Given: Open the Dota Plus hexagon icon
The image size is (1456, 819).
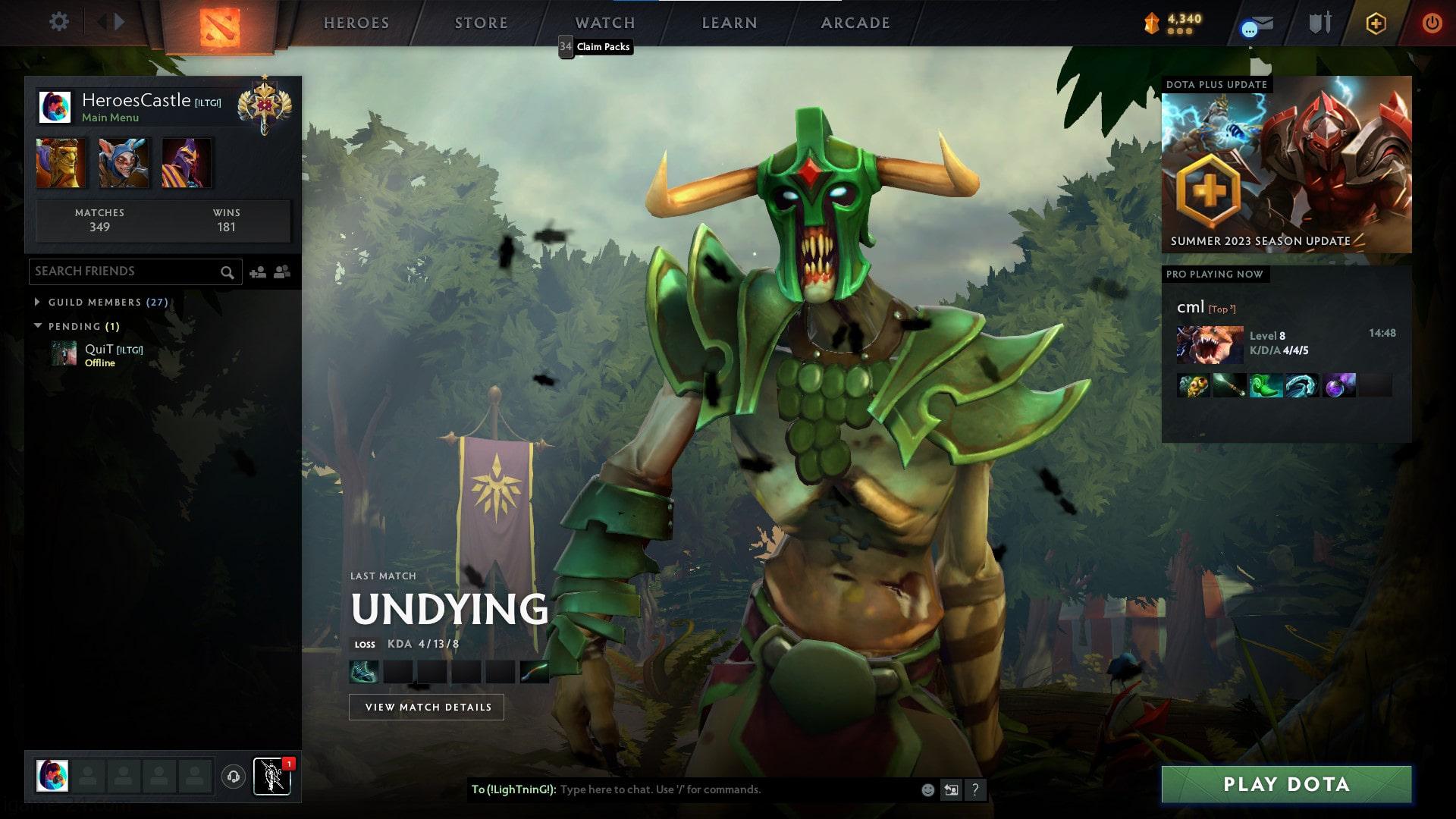Looking at the screenshot, I should (x=1376, y=24).
